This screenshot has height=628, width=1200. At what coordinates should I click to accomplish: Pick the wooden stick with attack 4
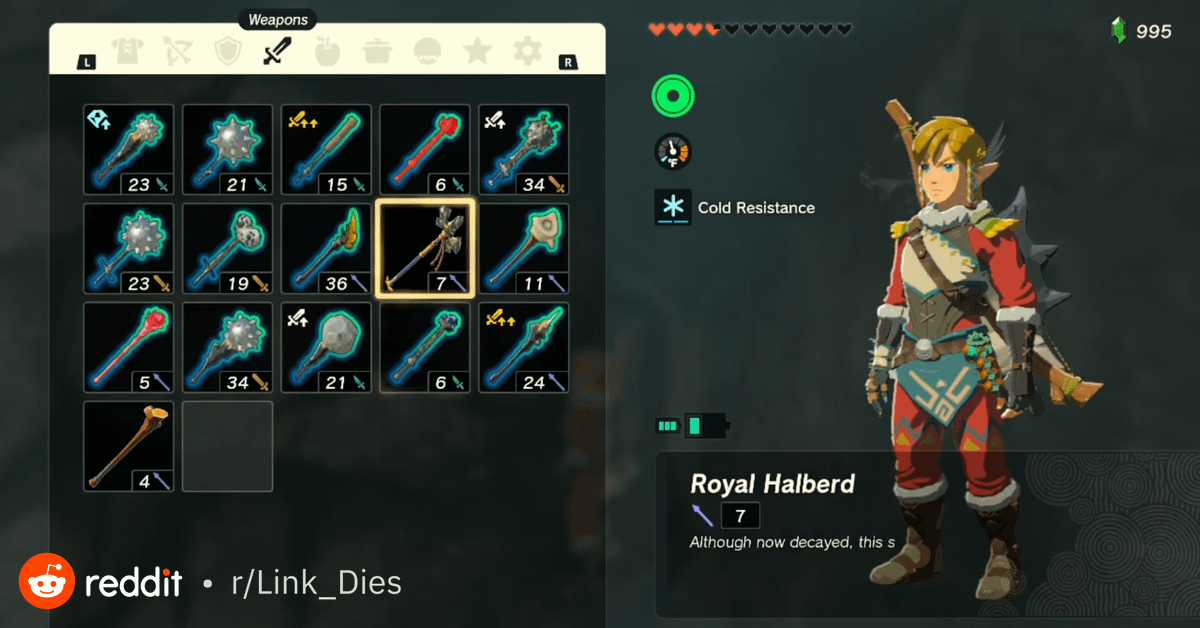point(128,446)
